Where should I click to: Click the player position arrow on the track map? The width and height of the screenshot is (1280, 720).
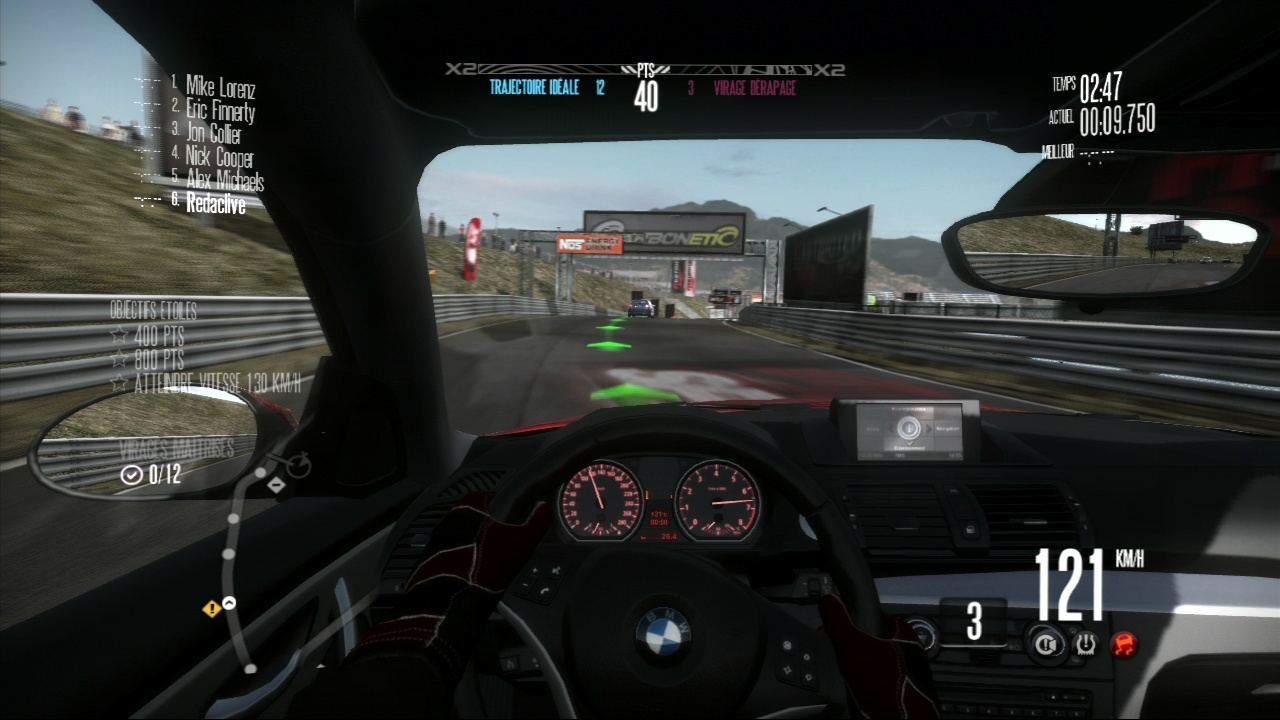tap(229, 602)
